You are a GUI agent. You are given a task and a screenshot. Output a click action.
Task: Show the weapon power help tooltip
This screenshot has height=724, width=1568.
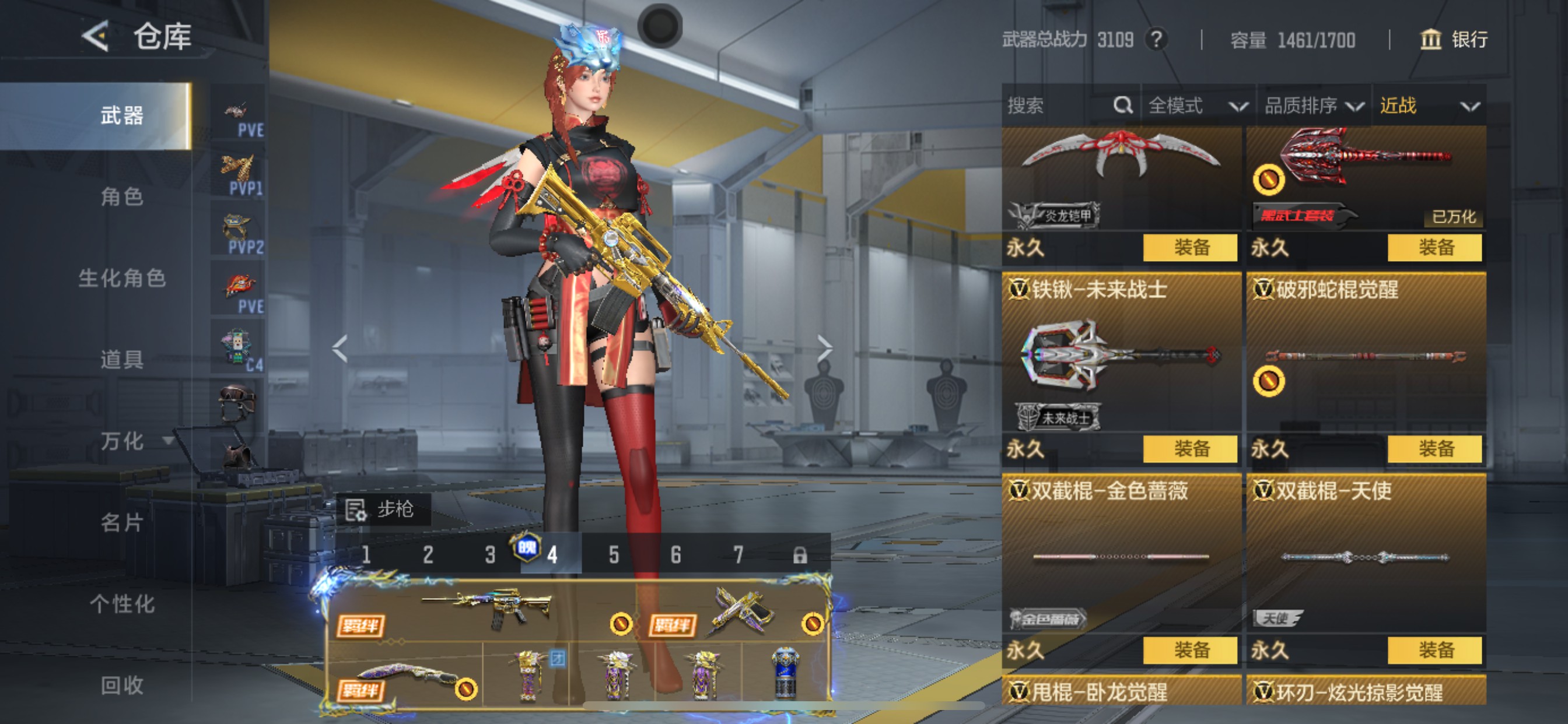coord(1156,40)
